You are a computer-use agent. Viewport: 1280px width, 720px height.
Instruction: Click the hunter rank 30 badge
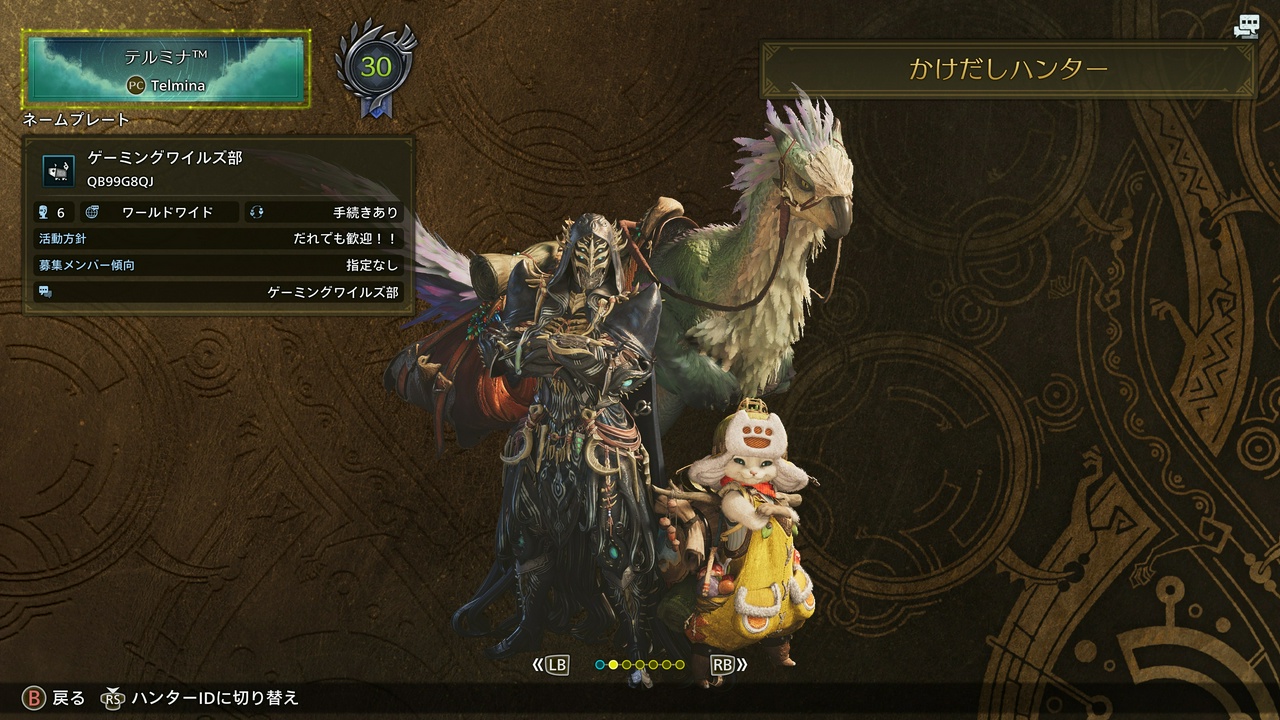click(376, 68)
